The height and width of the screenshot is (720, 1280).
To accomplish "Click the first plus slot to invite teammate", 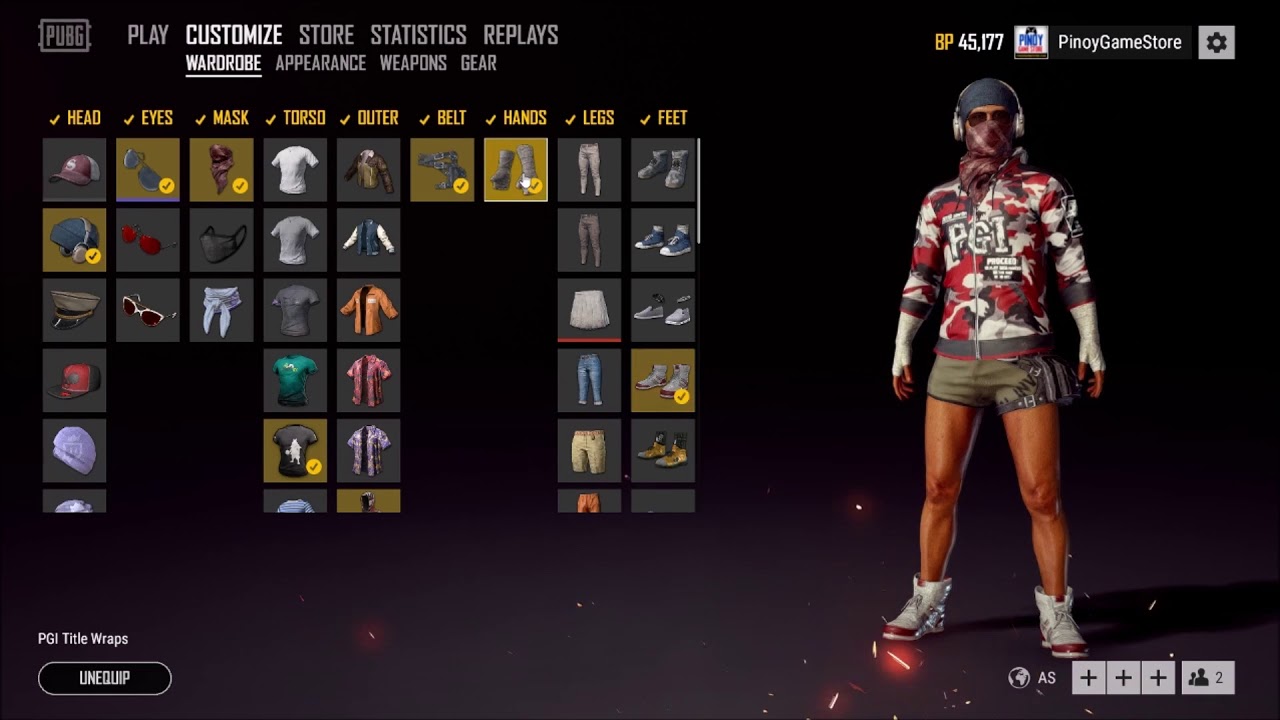I will coord(1088,677).
